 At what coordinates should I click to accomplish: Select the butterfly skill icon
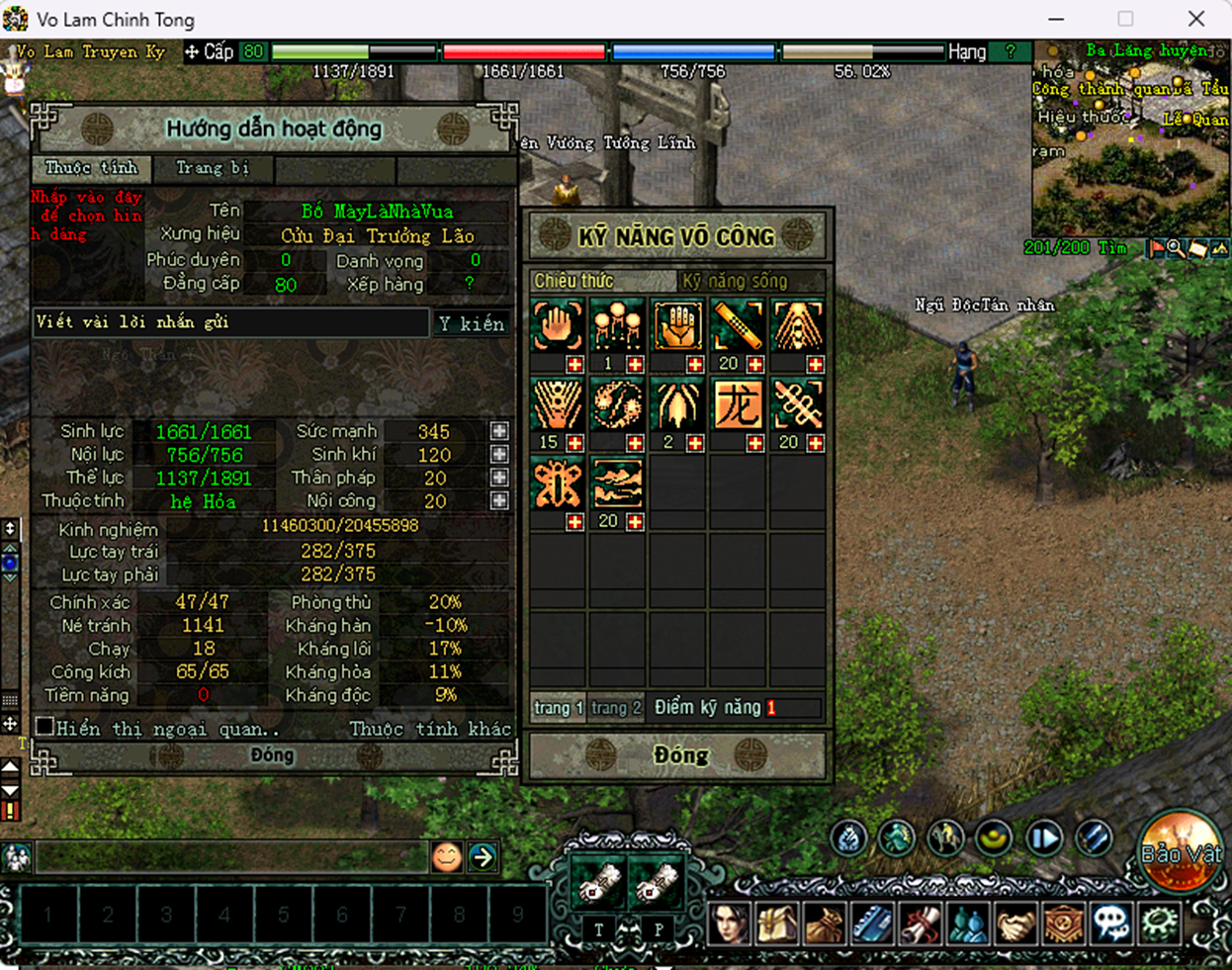(558, 484)
